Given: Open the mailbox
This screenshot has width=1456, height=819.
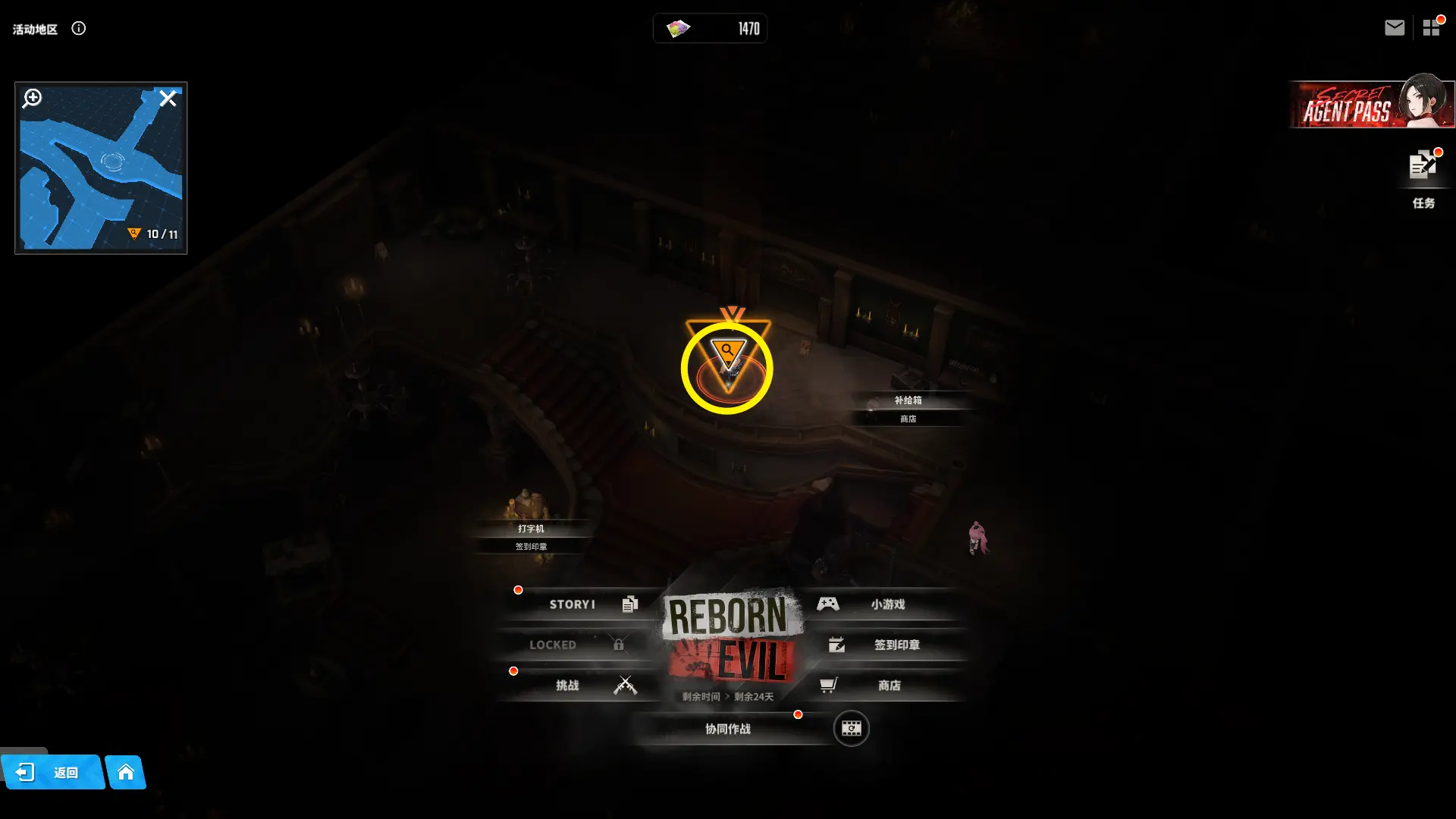Looking at the screenshot, I should [x=1394, y=28].
